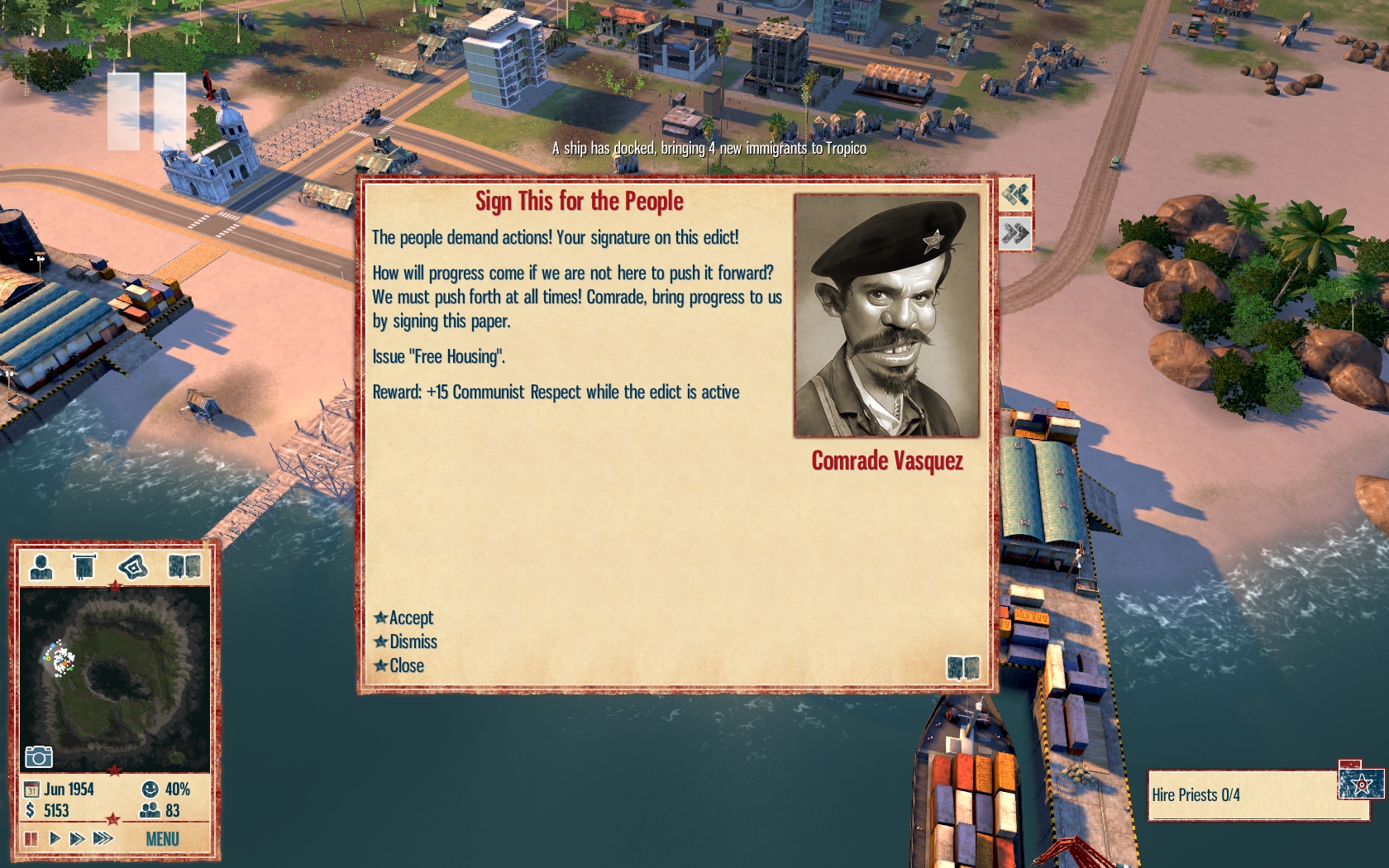Set game speed to double fast-forward
Image resolution: width=1389 pixels, height=868 pixels.
(x=77, y=839)
